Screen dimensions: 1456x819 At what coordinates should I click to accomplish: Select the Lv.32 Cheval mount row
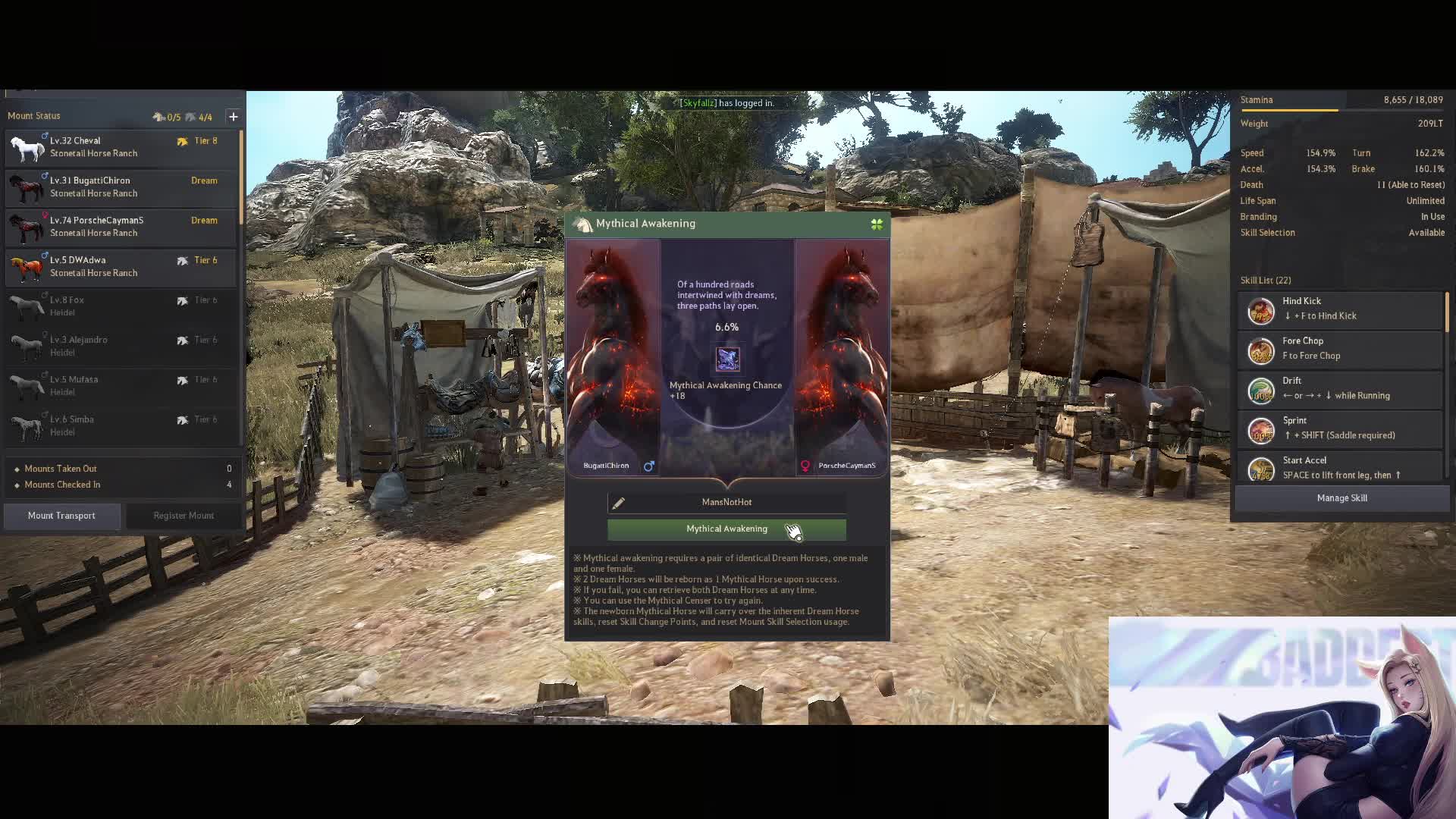coord(121,147)
